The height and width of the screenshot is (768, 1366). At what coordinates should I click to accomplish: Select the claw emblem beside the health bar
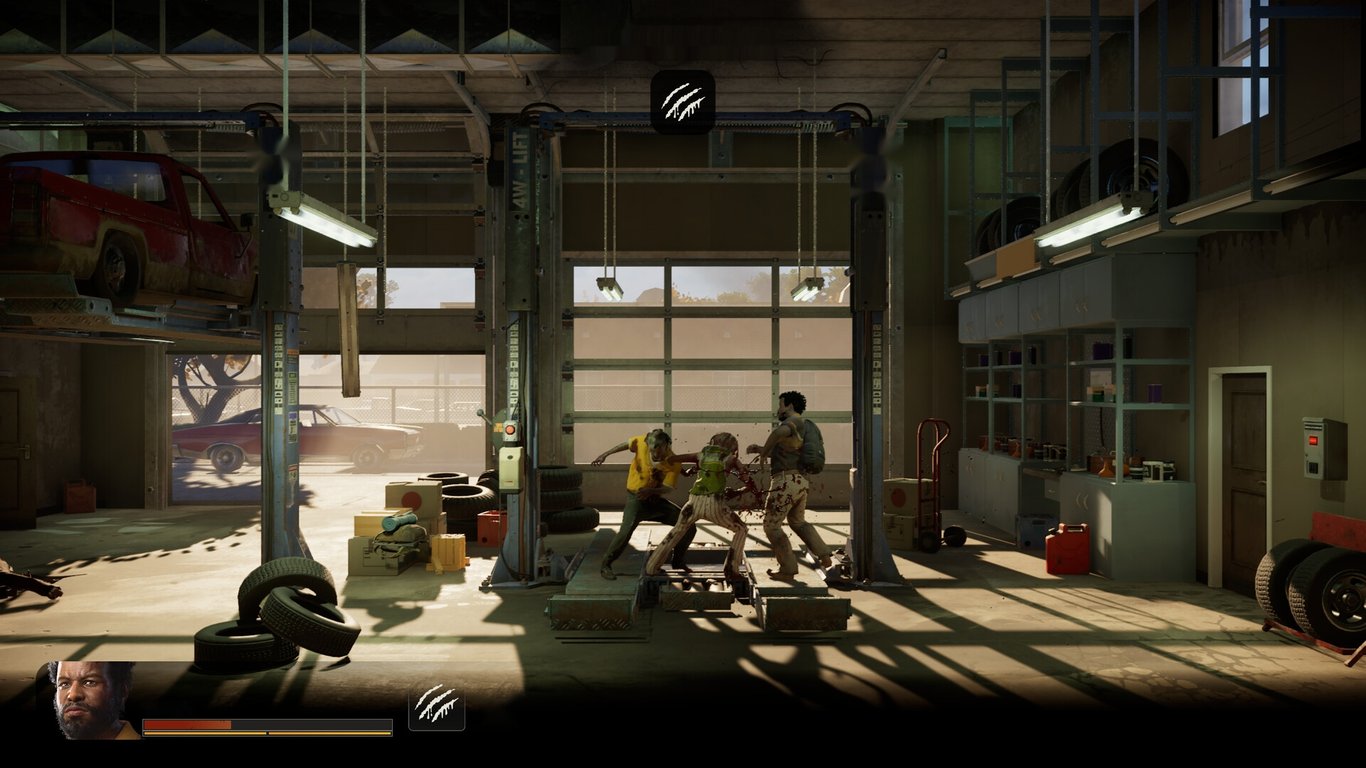click(x=437, y=706)
